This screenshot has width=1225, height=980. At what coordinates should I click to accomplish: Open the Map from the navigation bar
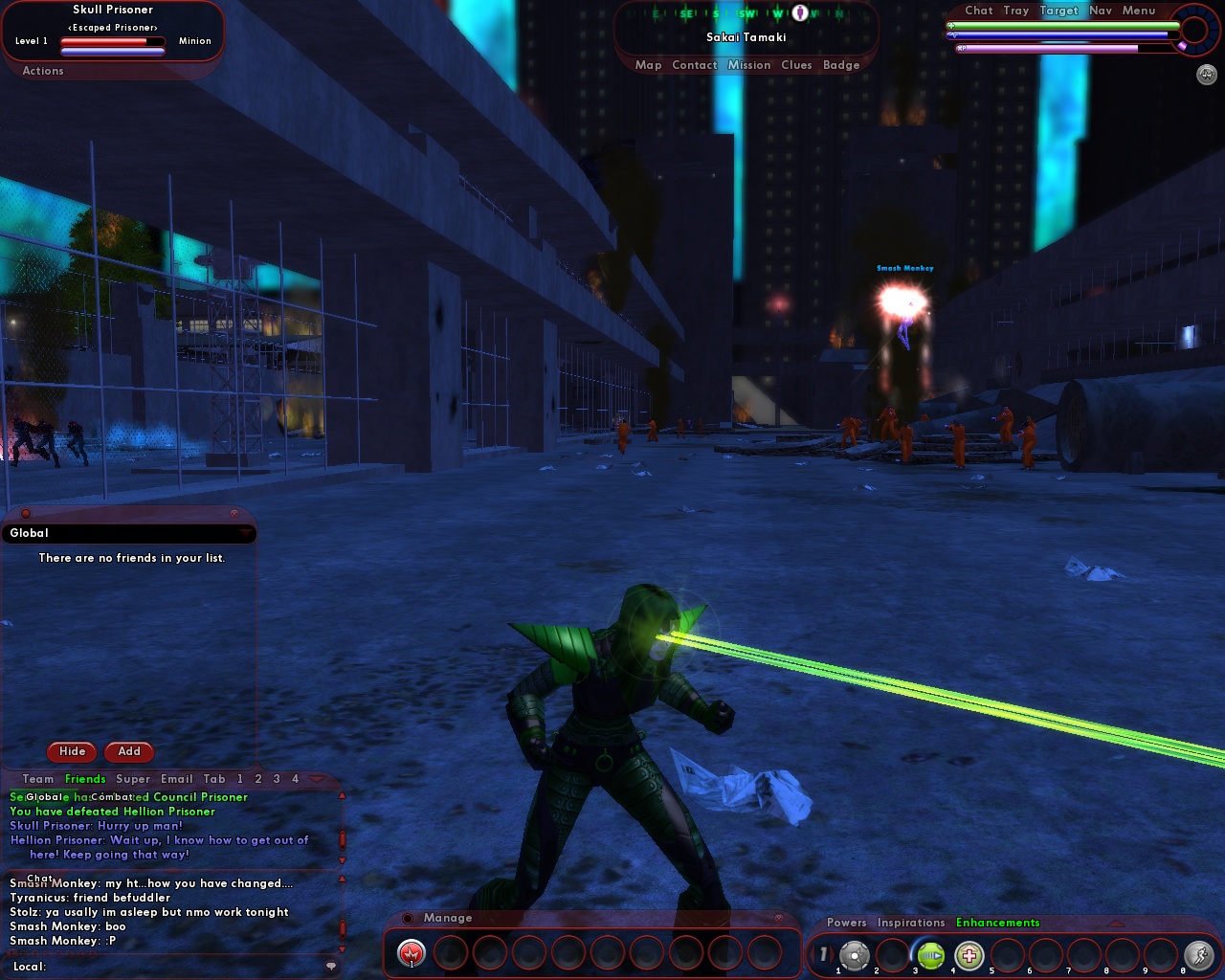649,64
